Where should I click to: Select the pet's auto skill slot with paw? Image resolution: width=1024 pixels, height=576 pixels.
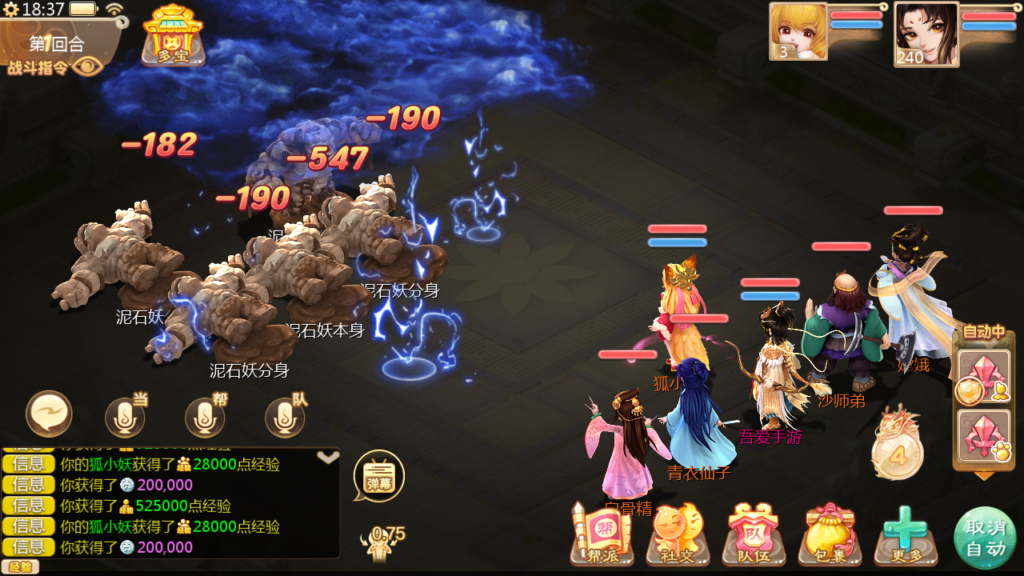[982, 435]
